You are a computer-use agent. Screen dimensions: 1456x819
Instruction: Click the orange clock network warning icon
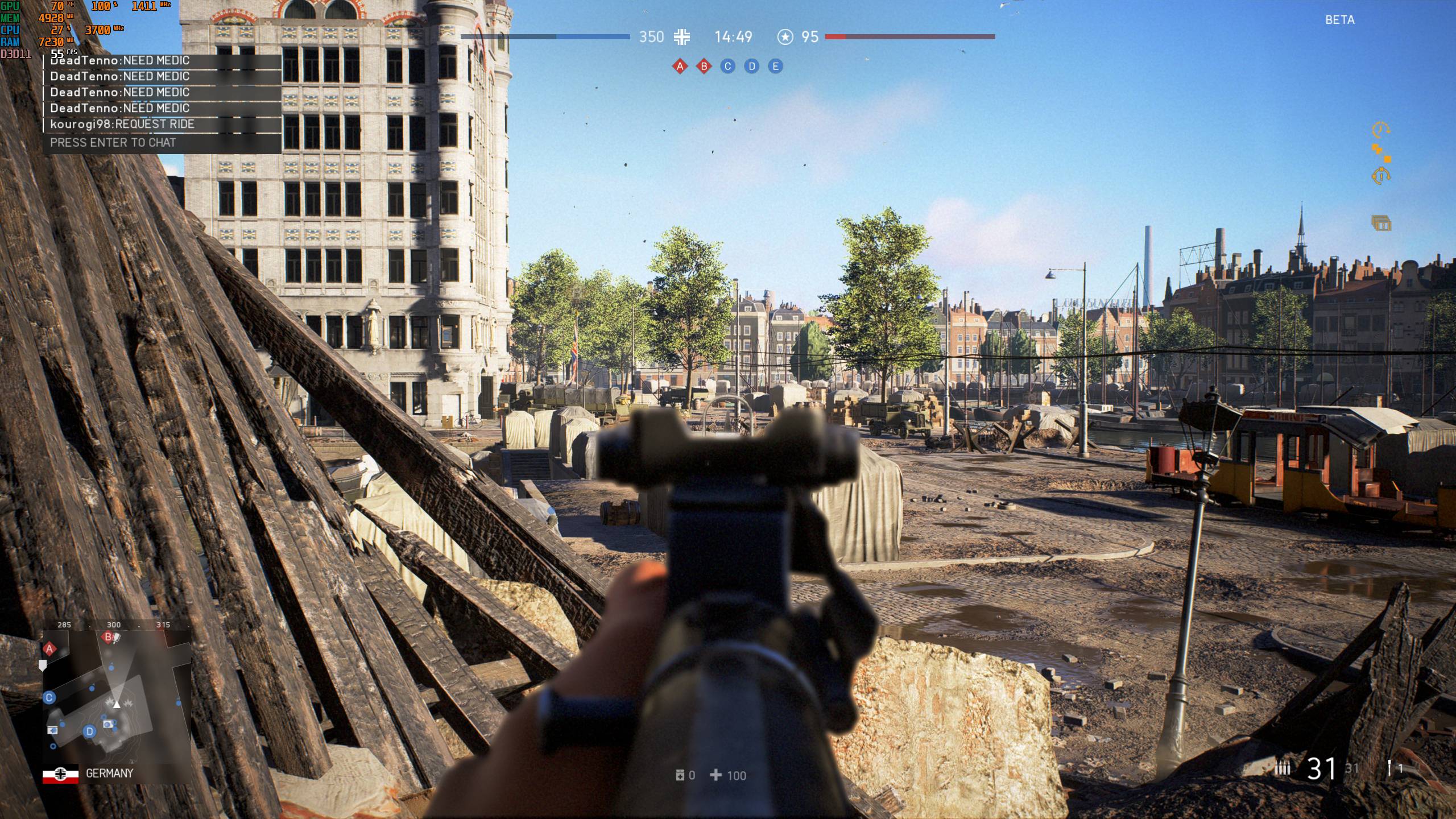tap(1380, 130)
